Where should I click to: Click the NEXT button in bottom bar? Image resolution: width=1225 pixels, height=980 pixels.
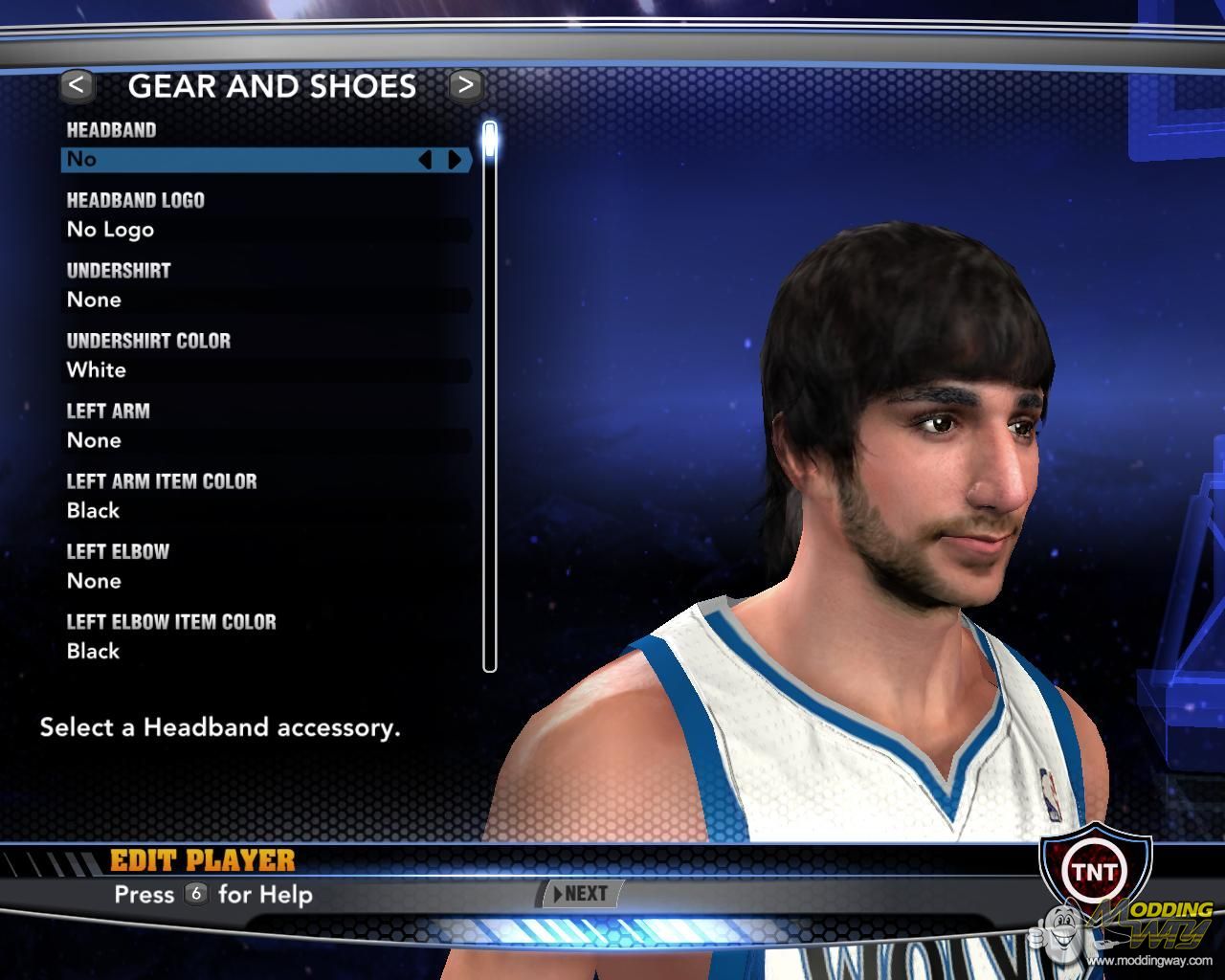[582, 894]
